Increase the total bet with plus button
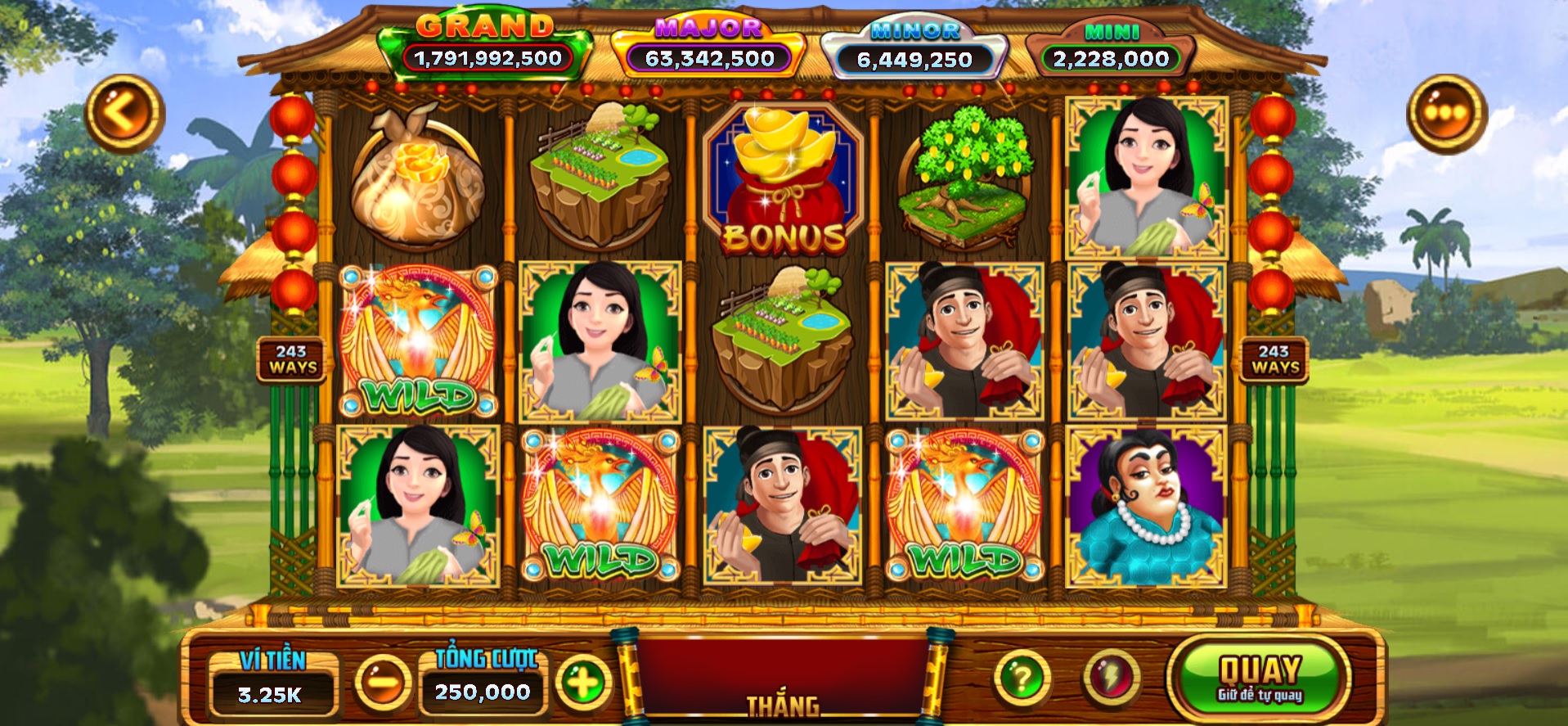 [583, 681]
